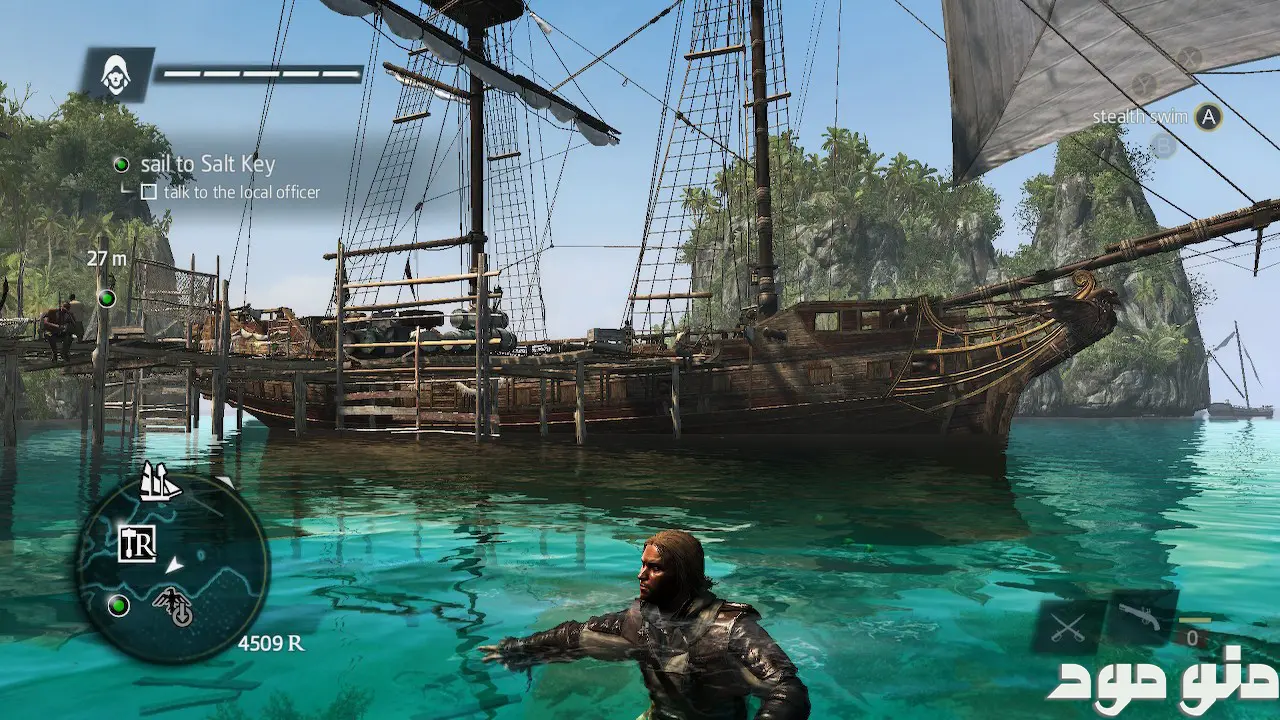
Task: Open the "sail to Salt Key" objective
Action: coord(207,164)
